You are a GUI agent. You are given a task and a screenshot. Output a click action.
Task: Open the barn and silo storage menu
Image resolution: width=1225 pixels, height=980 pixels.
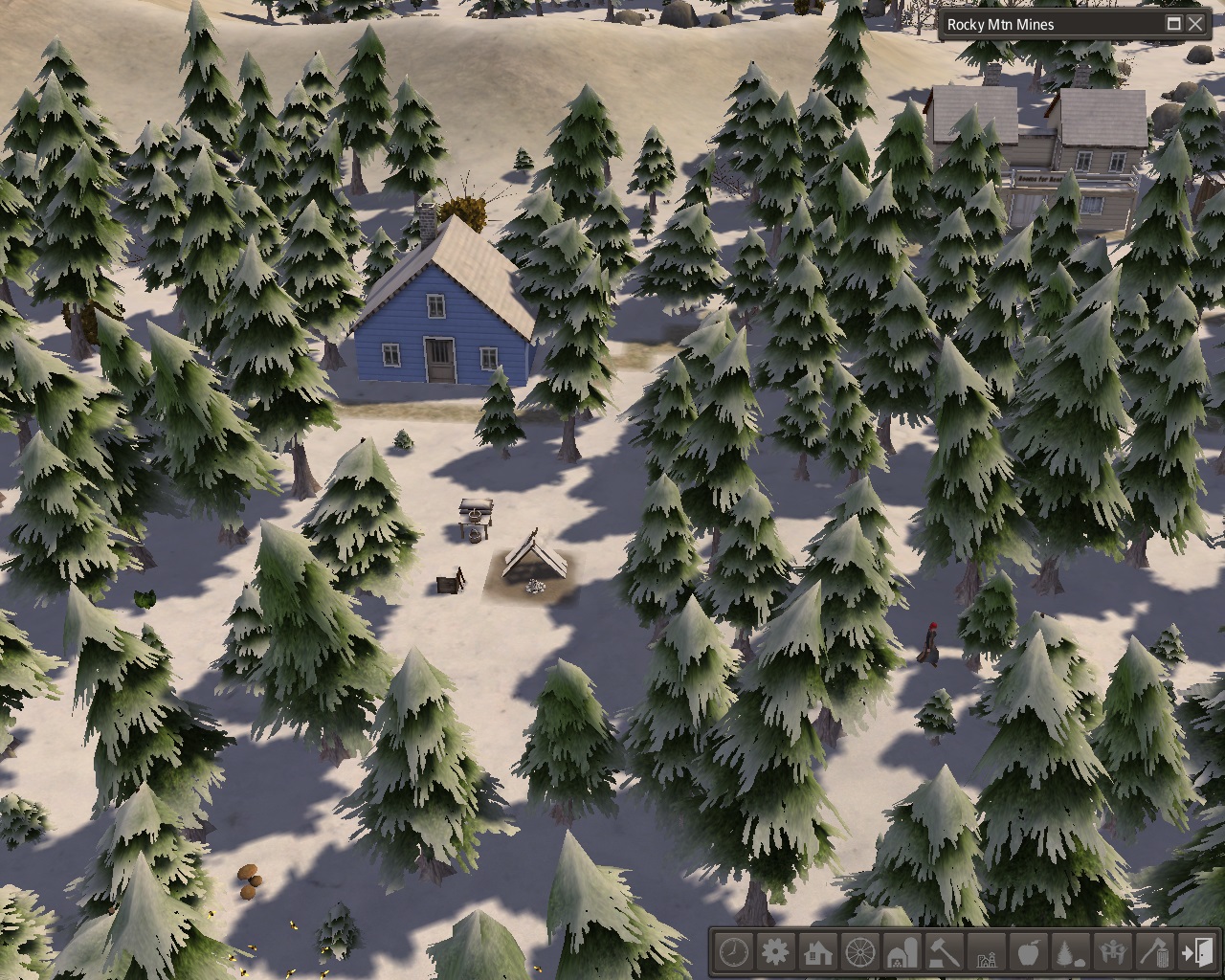pyautogui.click(x=902, y=952)
